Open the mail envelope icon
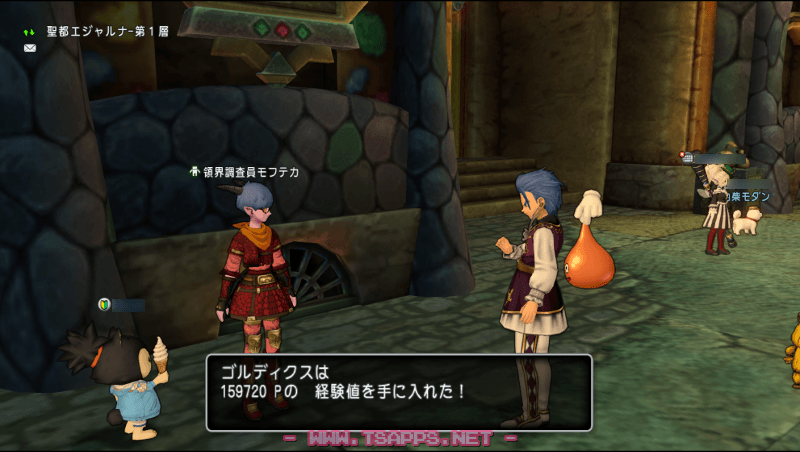 tap(30, 47)
